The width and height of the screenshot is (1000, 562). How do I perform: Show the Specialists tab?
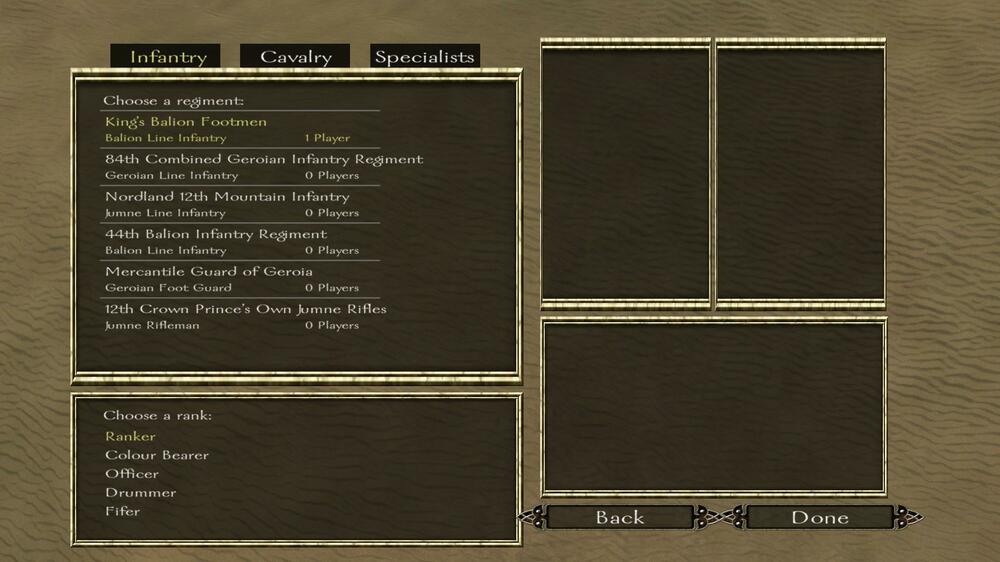point(424,57)
